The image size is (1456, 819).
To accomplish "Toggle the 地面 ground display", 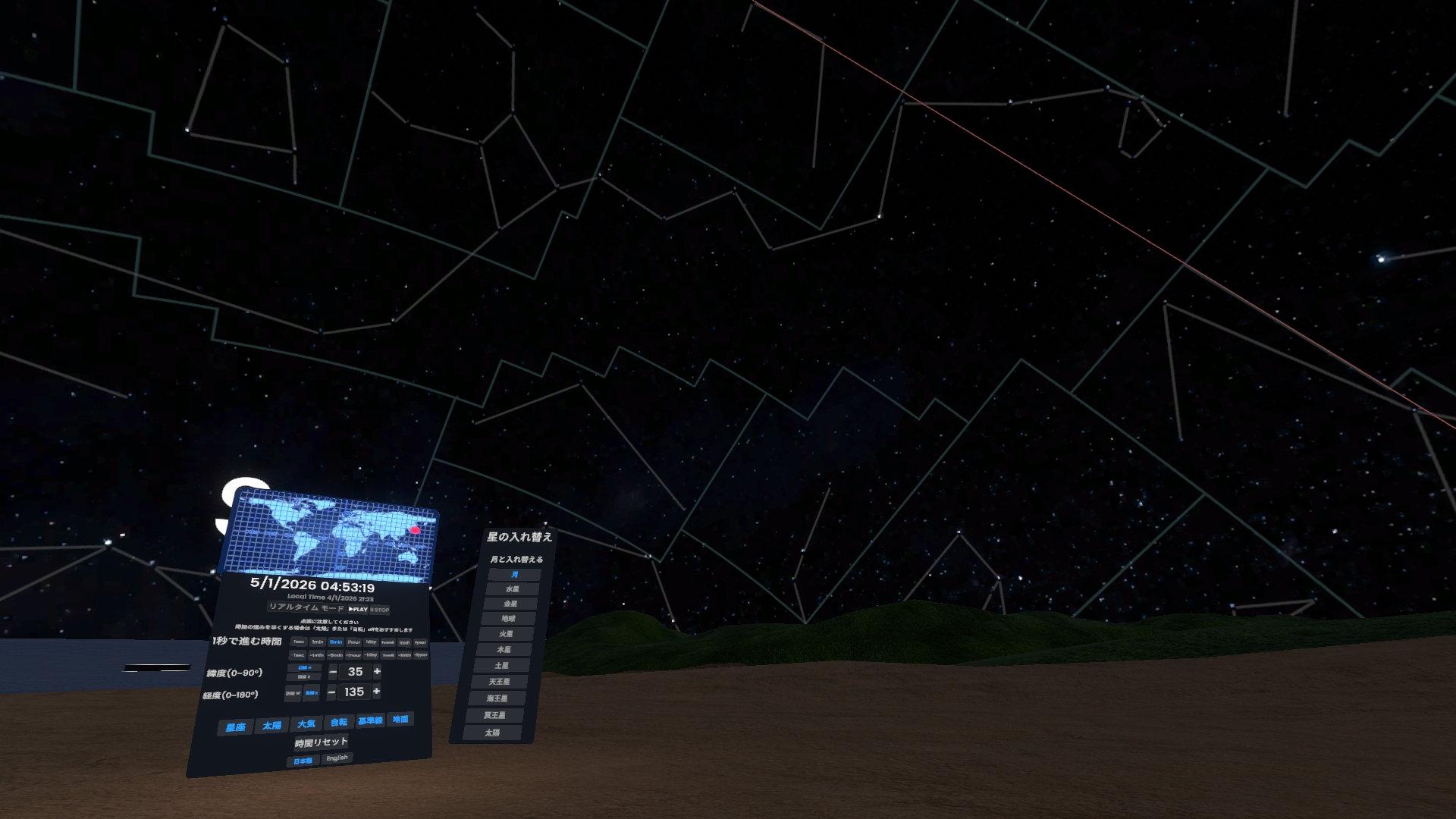I will [400, 719].
